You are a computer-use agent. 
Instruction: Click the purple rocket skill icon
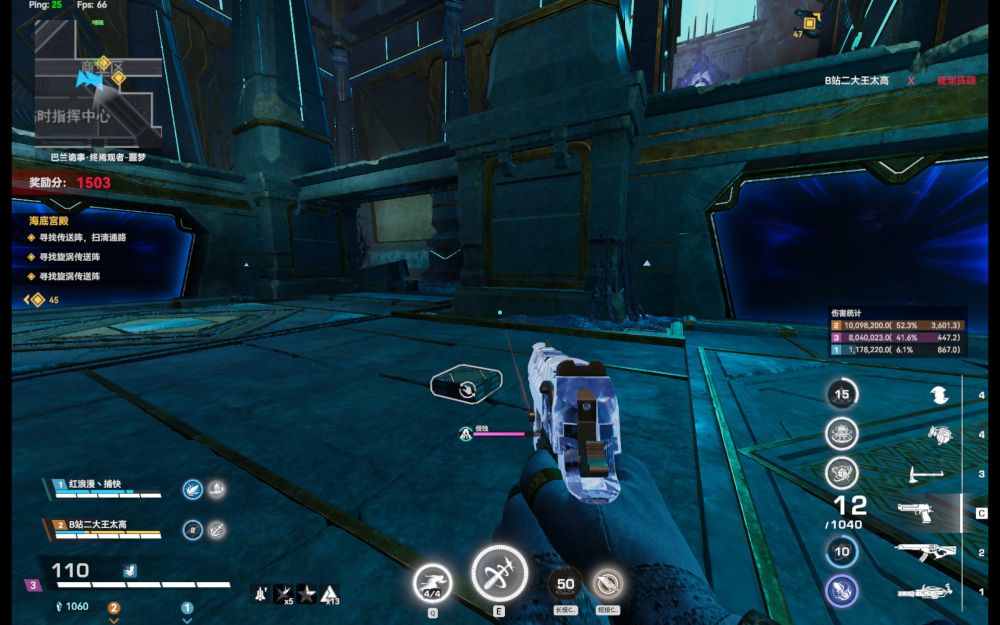point(842,591)
